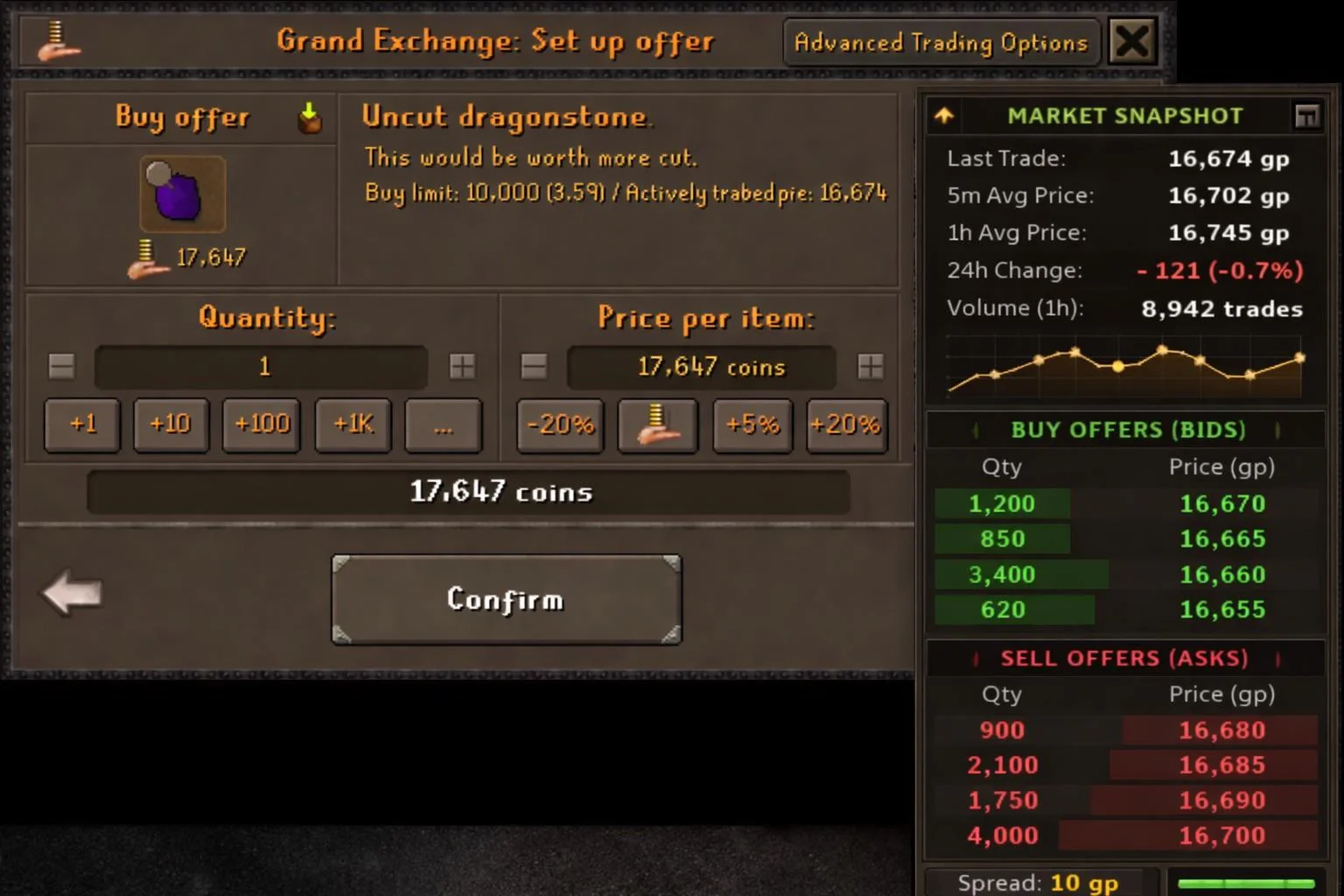Add 1K to the quantity
The height and width of the screenshot is (896, 1344).
click(x=352, y=425)
